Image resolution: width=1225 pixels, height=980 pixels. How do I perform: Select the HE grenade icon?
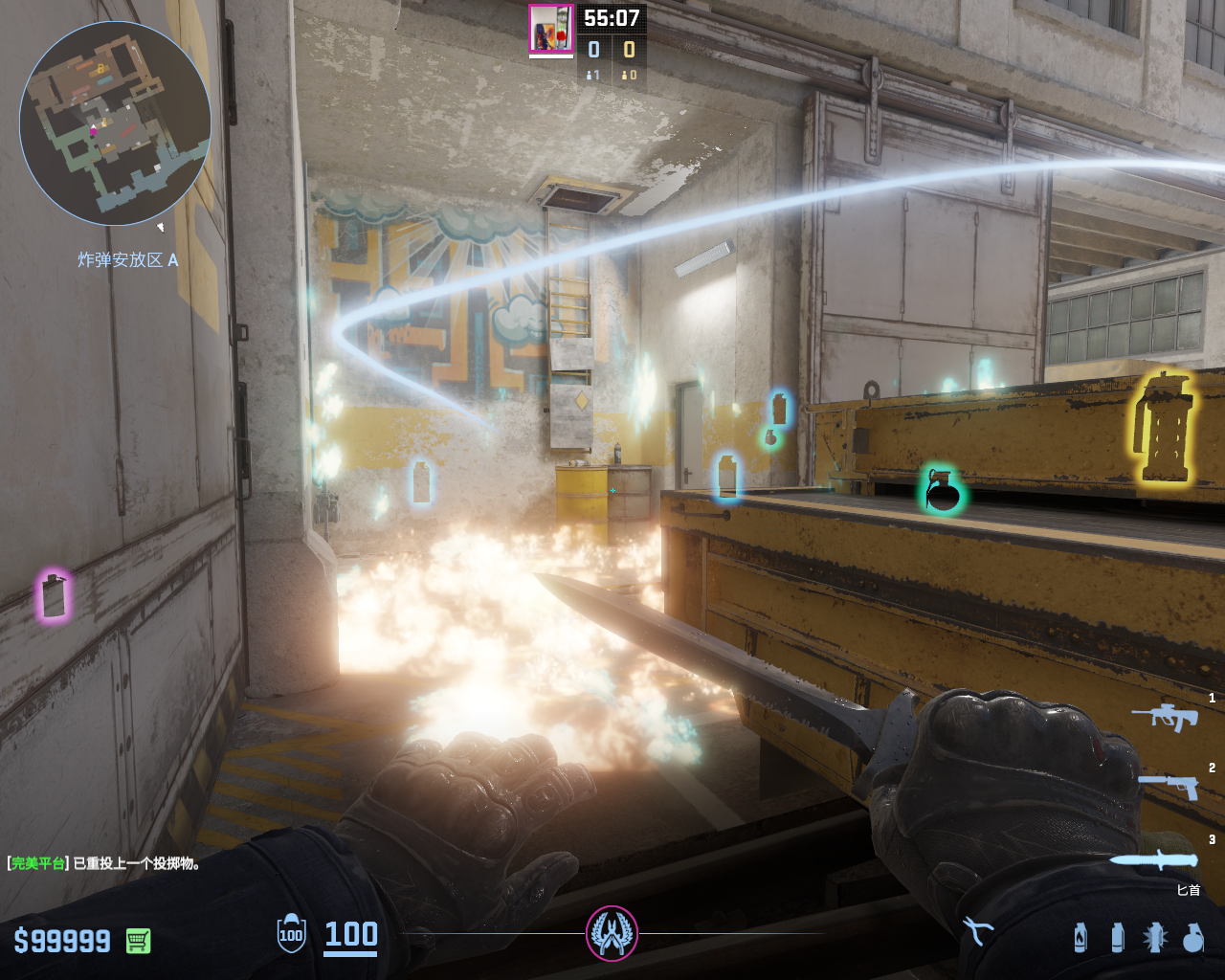coord(1192,937)
